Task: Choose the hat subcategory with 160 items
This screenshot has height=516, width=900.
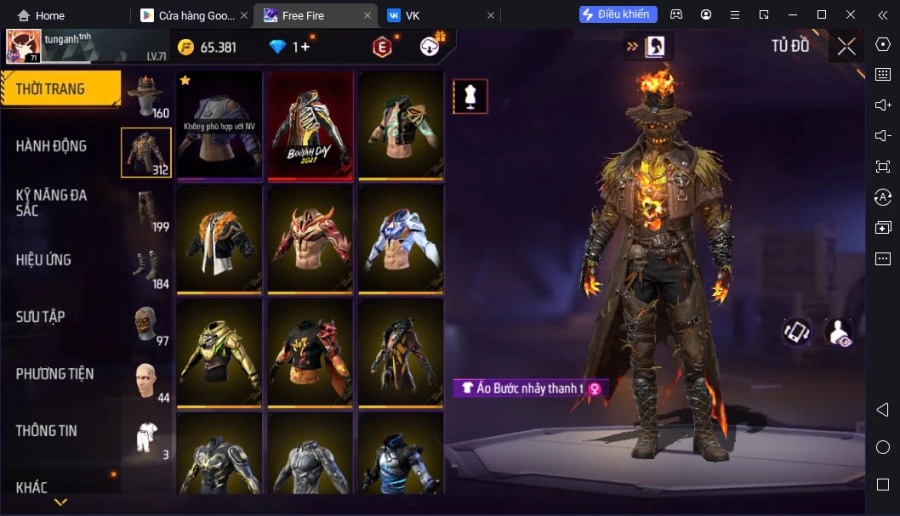Action: pyautogui.click(x=146, y=95)
